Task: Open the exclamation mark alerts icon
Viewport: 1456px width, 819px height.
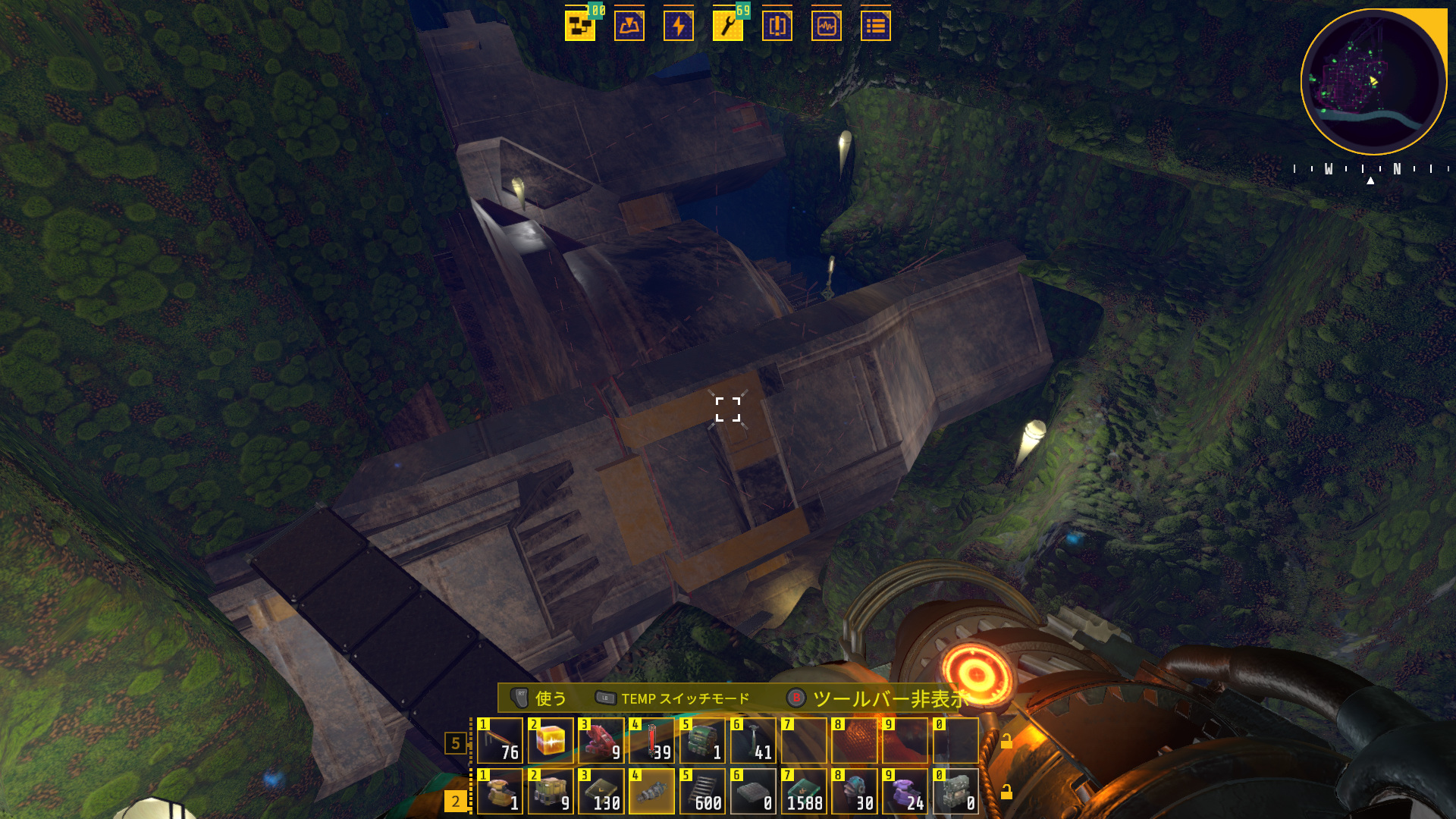Action: point(777,26)
